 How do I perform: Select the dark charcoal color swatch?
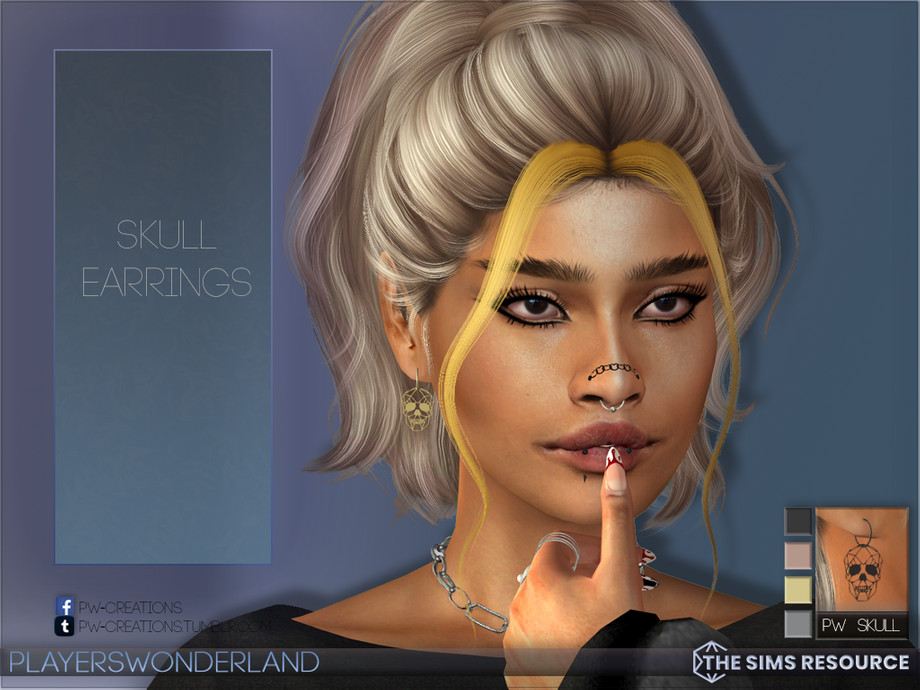pyautogui.click(x=798, y=521)
